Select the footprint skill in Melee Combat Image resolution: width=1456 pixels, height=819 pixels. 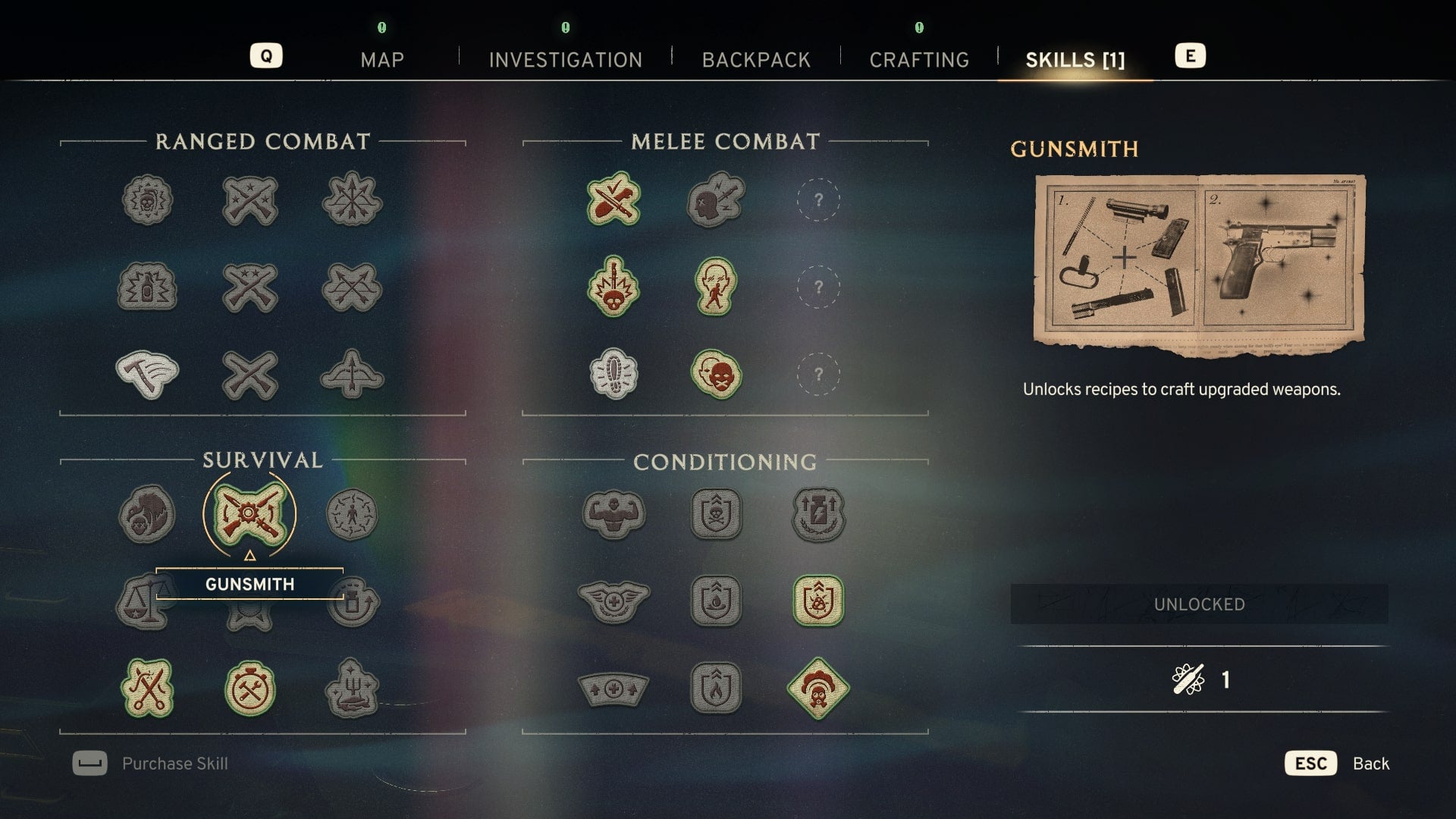[x=613, y=375]
